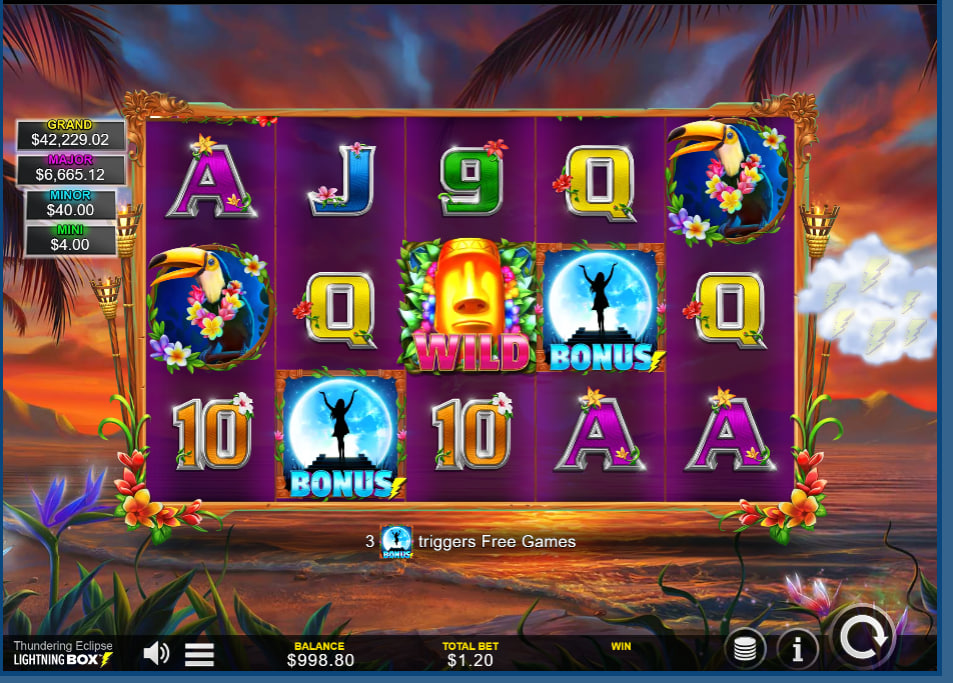
Task: Open the info paytable button
Action: [797, 650]
